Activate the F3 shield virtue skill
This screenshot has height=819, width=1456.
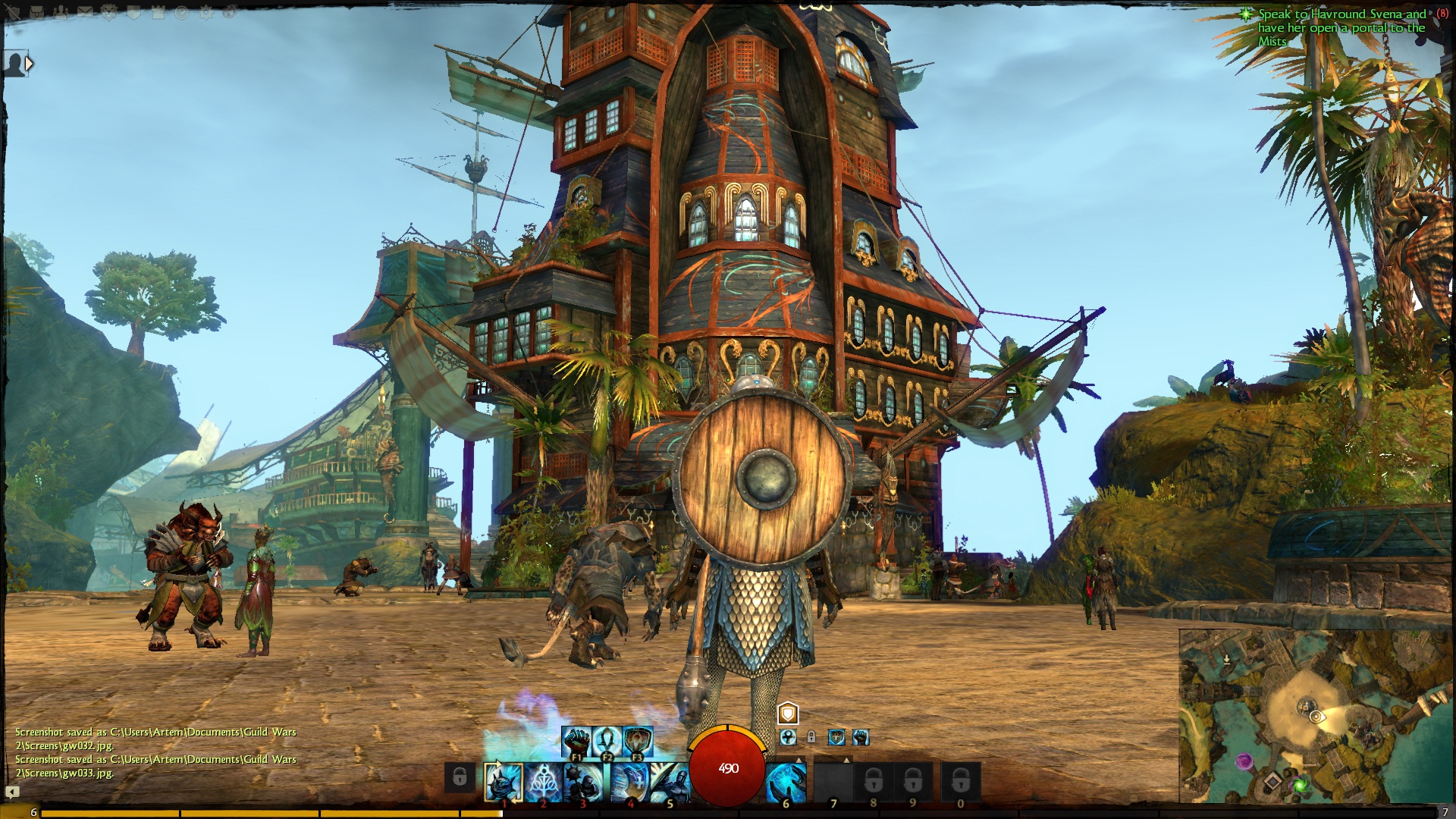pos(638,740)
